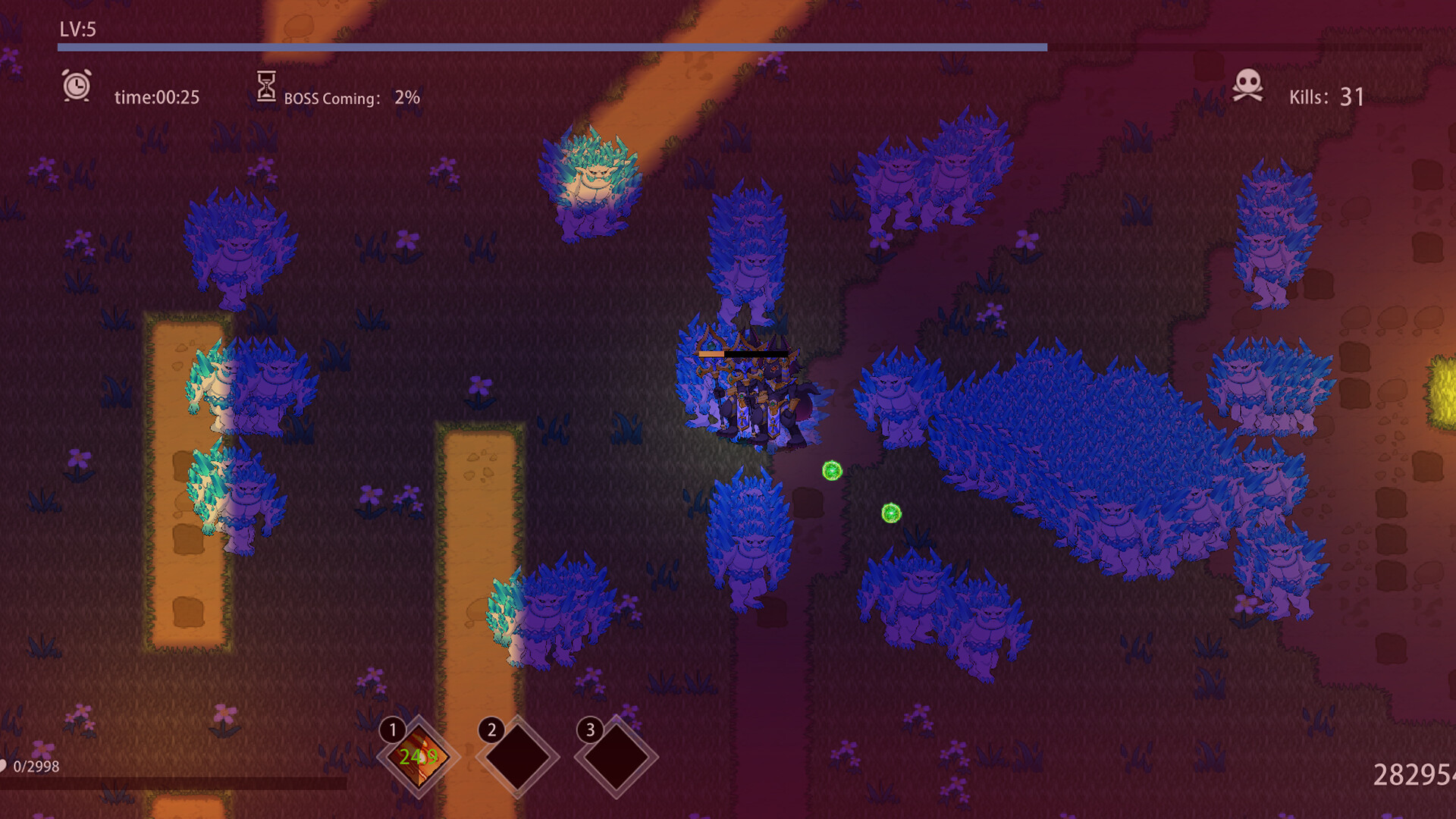The width and height of the screenshot is (1456, 819).
Task: Click the time:00:25 label
Action: coord(157,97)
